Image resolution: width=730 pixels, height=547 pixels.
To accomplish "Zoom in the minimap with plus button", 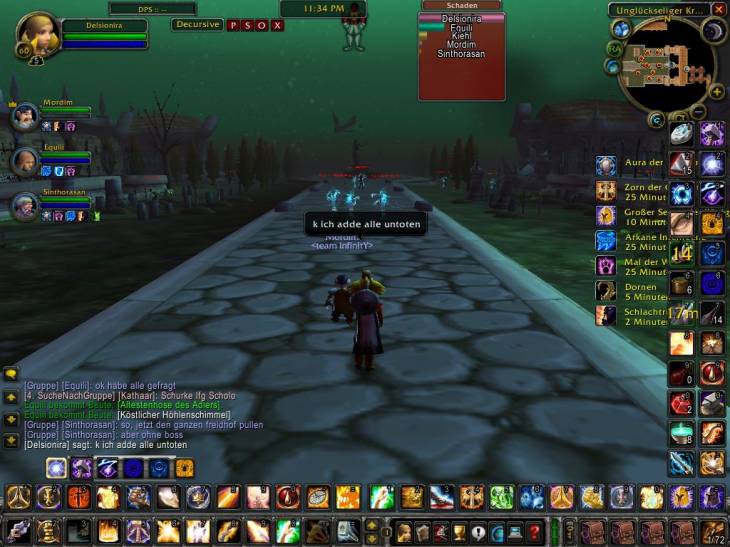I will pos(716,92).
